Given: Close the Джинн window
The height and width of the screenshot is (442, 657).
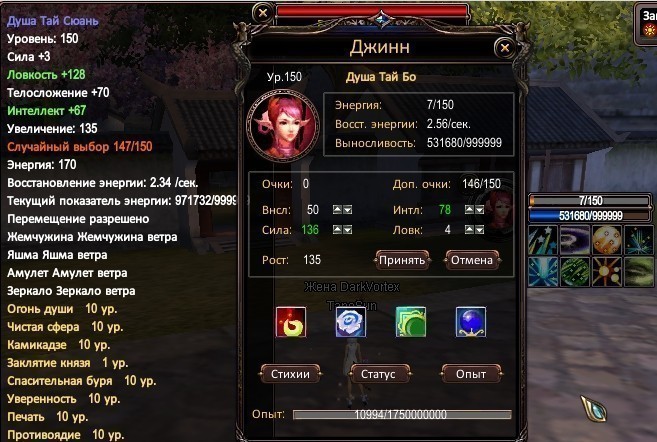Looking at the screenshot, I should (505, 46).
